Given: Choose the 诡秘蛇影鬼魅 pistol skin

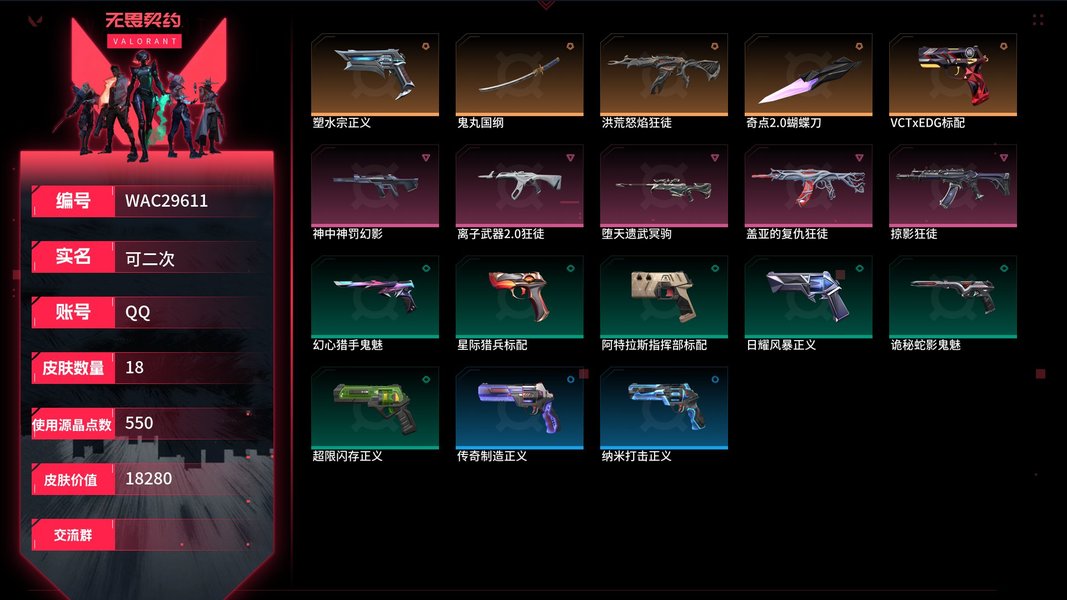Looking at the screenshot, I should click(953, 296).
